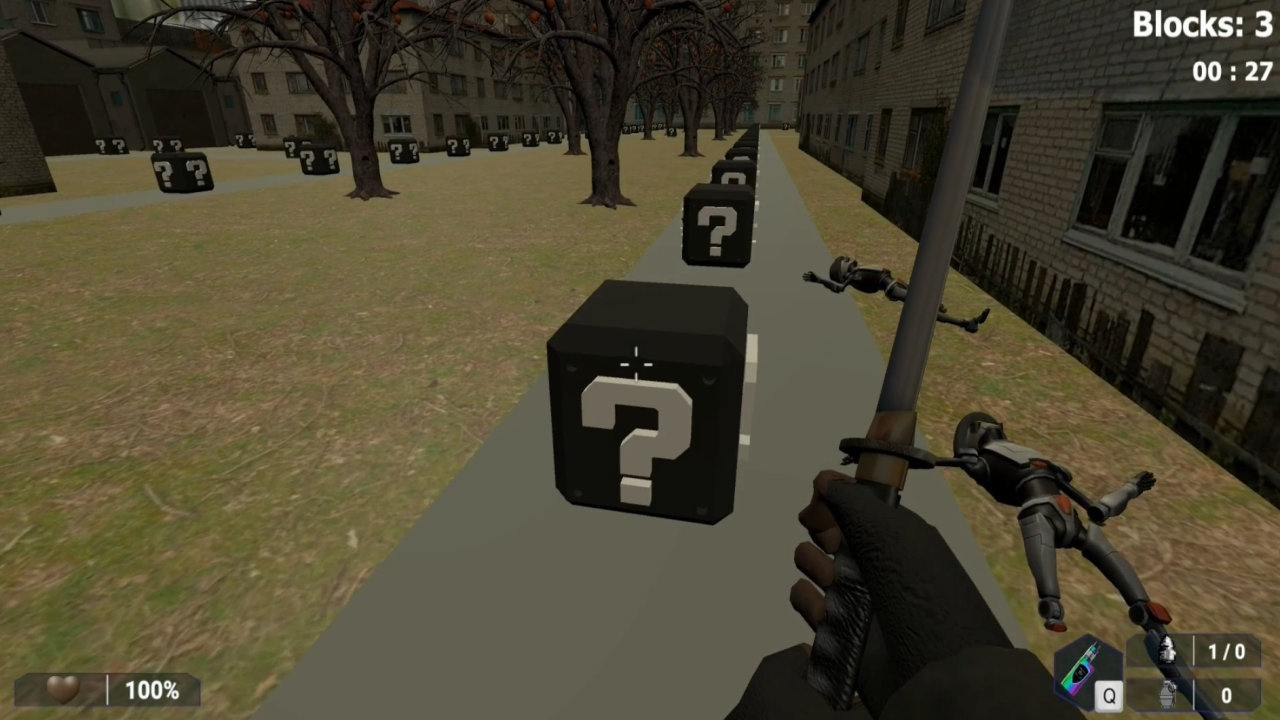This screenshot has width=1280, height=720.
Task: Click the ammo HUD panel background
Action: coord(1195,672)
